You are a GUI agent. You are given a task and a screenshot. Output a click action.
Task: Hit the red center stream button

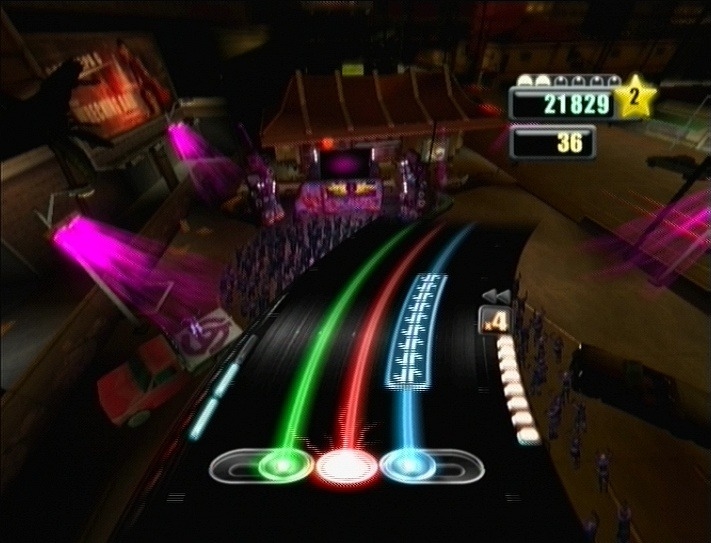click(x=343, y=465)
